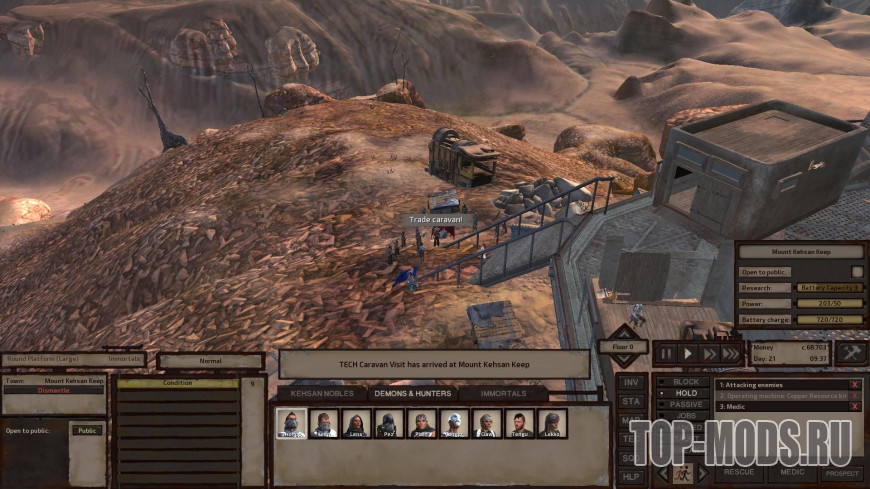Click the PROSPECT button
Viewport: 870px width, 489px height.
coord(841,472)
